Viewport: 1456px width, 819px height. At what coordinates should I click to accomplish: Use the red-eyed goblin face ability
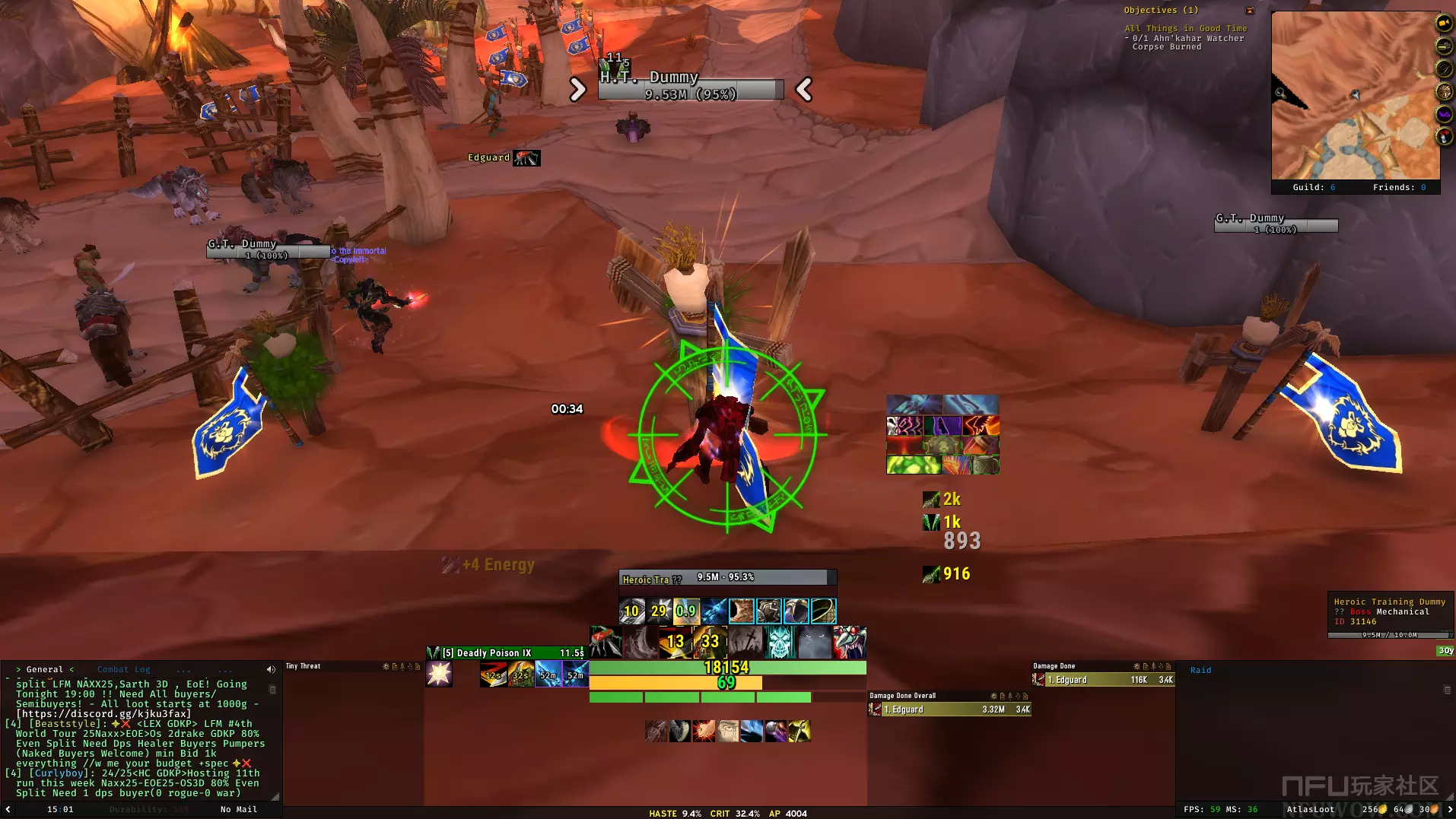850,643
